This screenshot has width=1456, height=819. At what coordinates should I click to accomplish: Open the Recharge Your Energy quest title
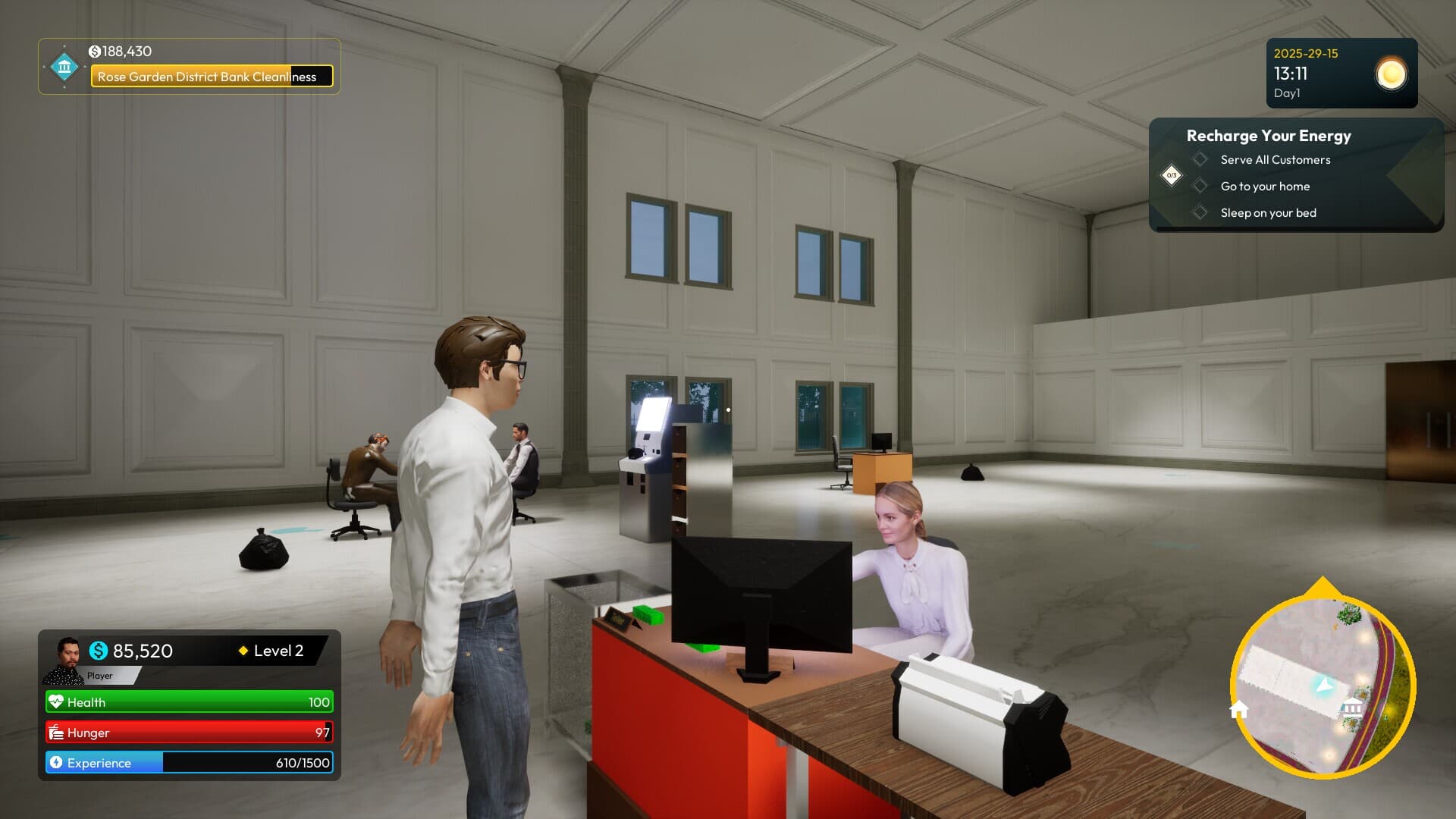point(1269,136)
